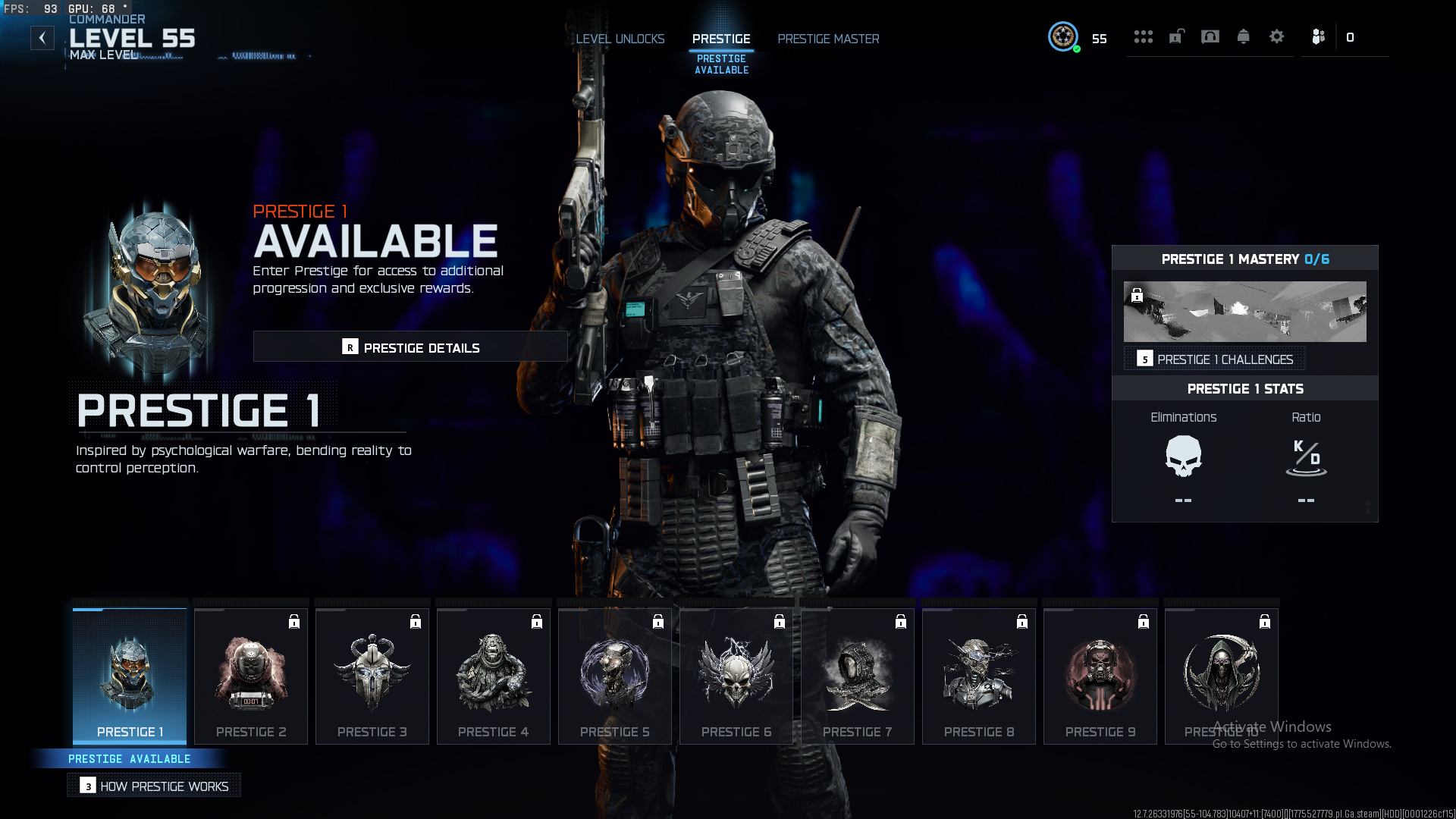Open the settings gear icon
Image resolution: width=1456 pixels, height=819 pixels.
(1277, 37)
